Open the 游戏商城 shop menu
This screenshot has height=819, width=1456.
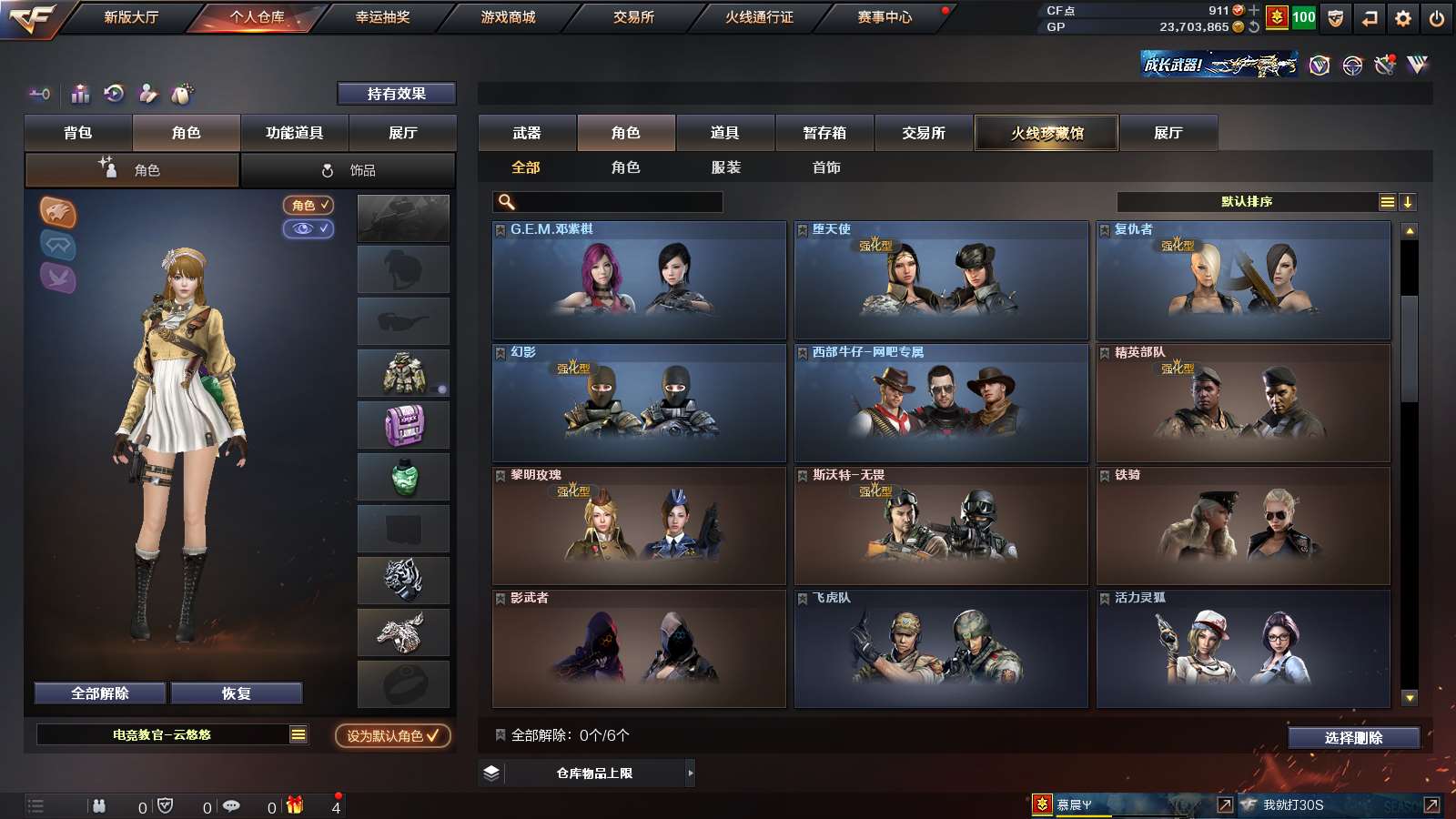coord(508,17)
